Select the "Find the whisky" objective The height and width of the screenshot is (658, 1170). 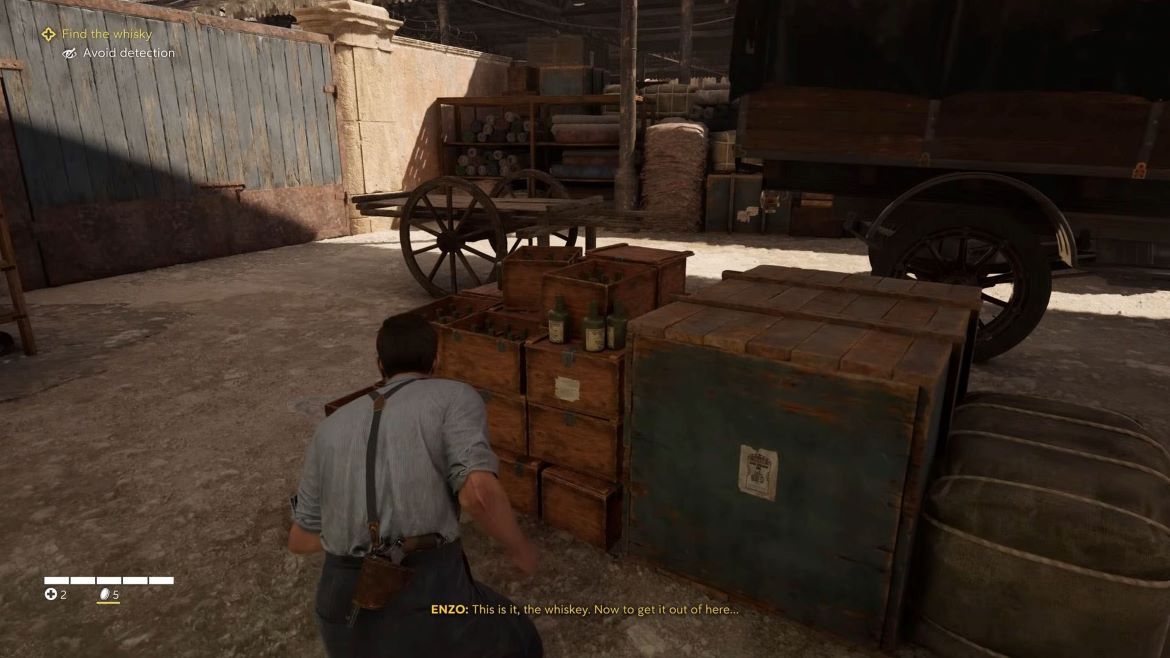(x=106, y=34)
